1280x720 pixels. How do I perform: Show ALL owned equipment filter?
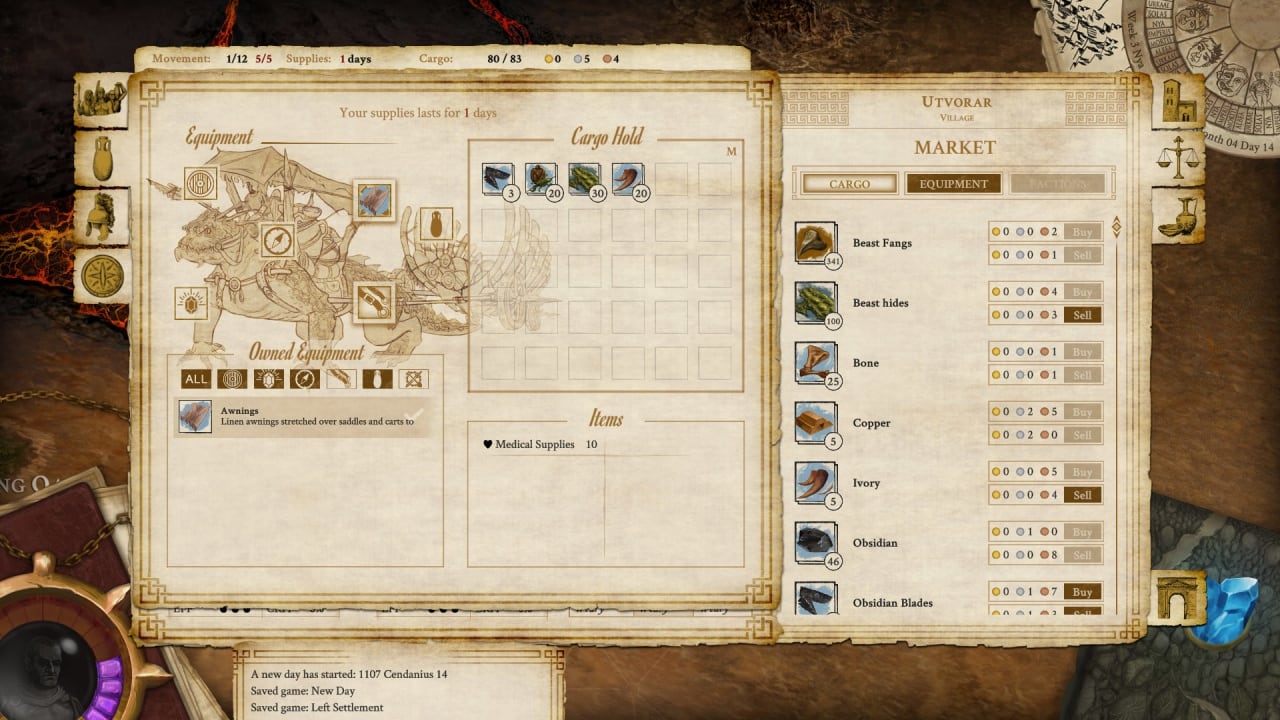coord(196,379)
